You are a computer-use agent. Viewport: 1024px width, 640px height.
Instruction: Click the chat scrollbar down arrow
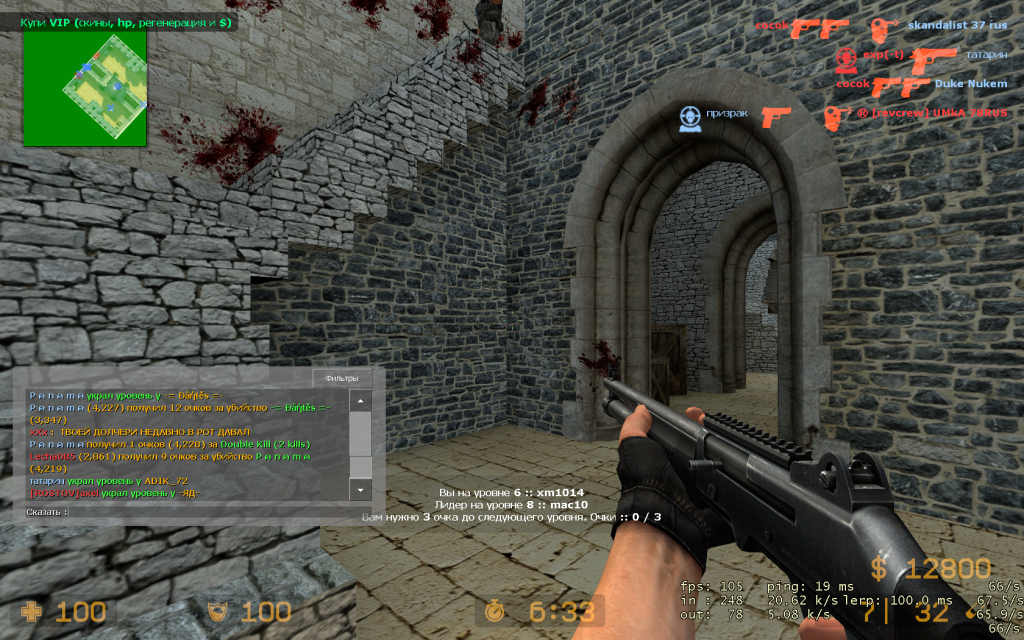(360, 489)
